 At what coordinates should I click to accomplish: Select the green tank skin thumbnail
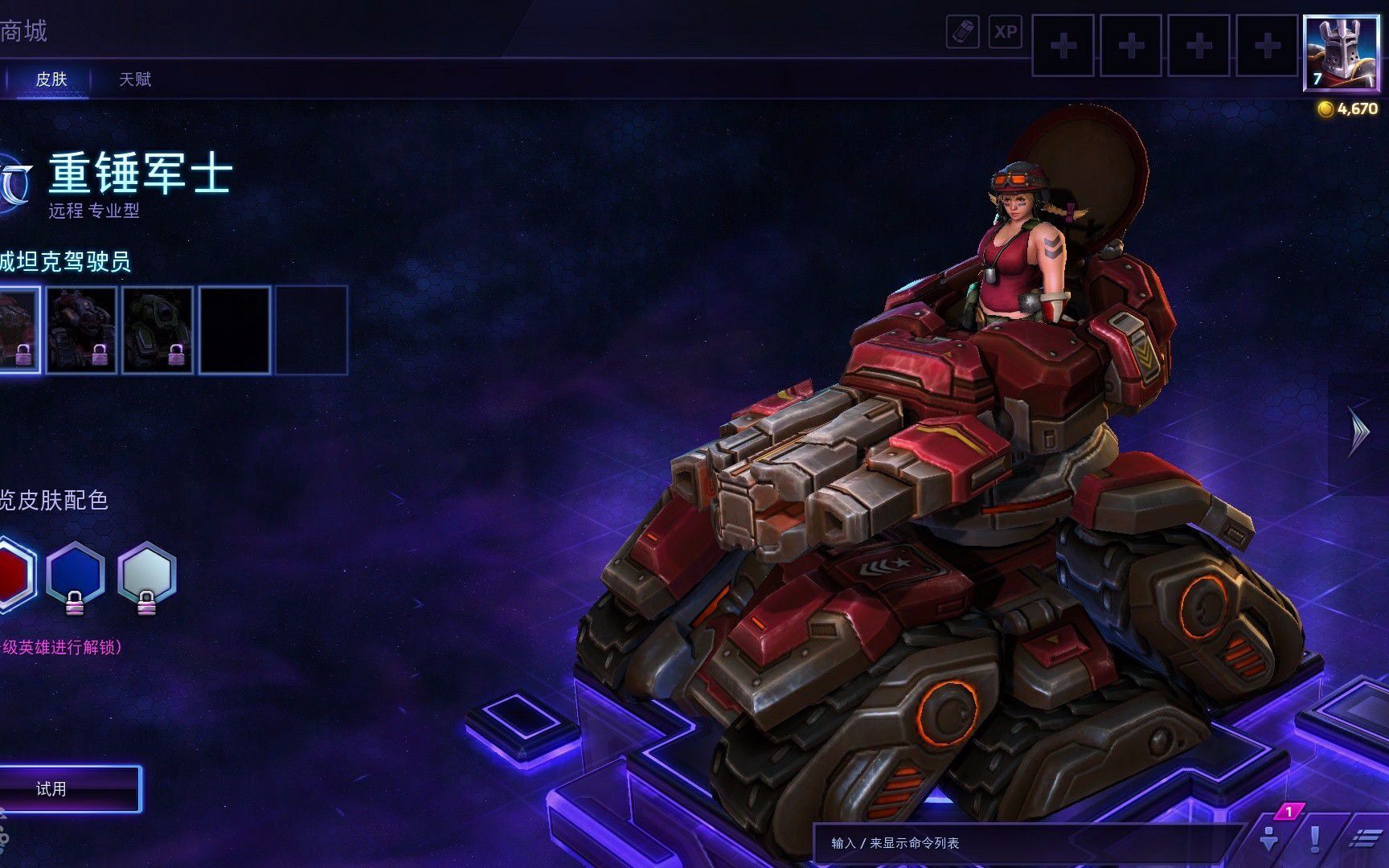158,330
